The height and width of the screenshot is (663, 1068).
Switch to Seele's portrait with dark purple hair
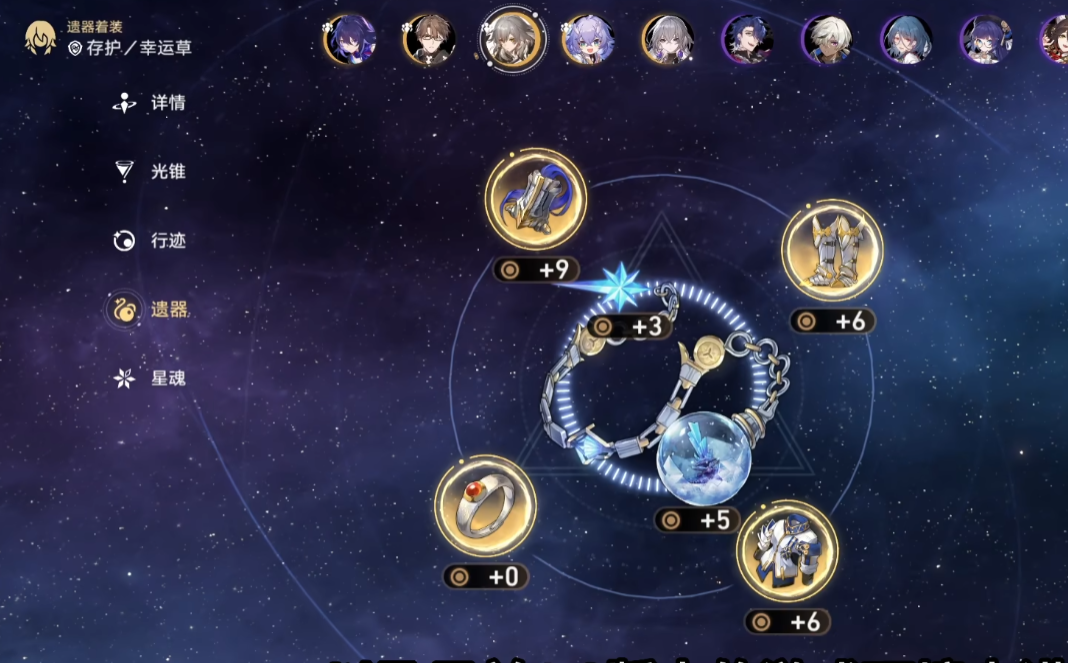(349, 39)
